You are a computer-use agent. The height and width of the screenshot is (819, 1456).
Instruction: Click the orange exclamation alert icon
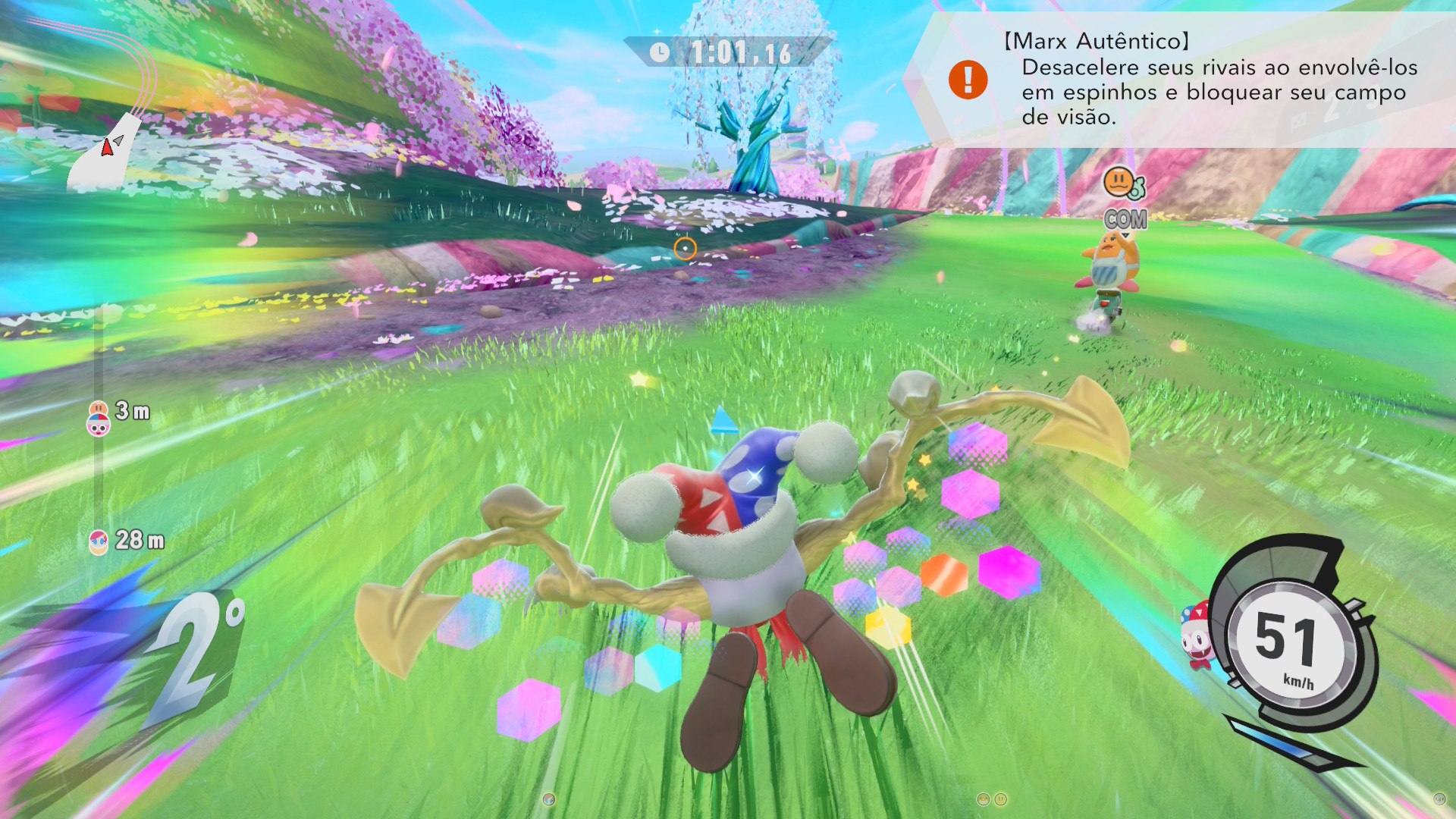coord(968,80)
